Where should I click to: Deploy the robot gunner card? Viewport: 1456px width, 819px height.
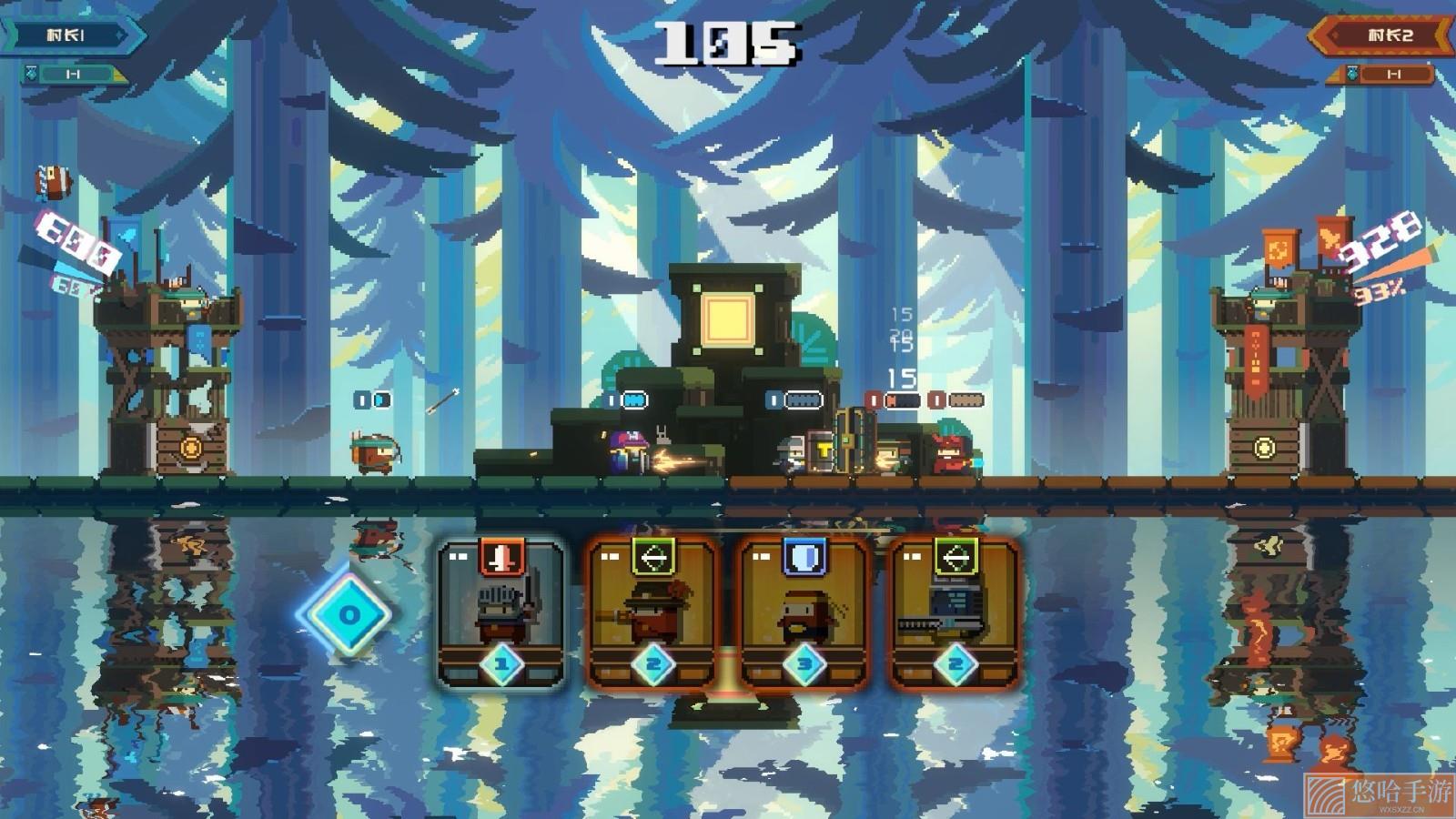click(x=955, y=612)
